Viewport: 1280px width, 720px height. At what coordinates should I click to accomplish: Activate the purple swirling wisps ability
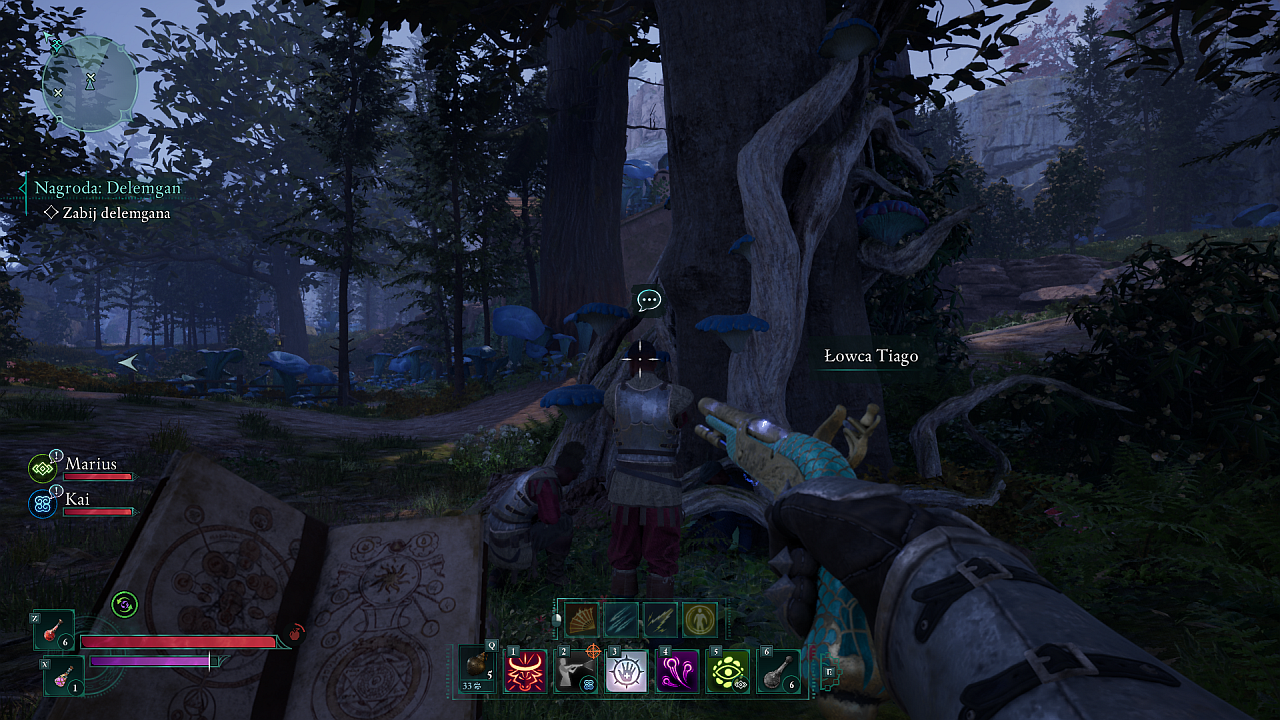click(x=678, y=671)
